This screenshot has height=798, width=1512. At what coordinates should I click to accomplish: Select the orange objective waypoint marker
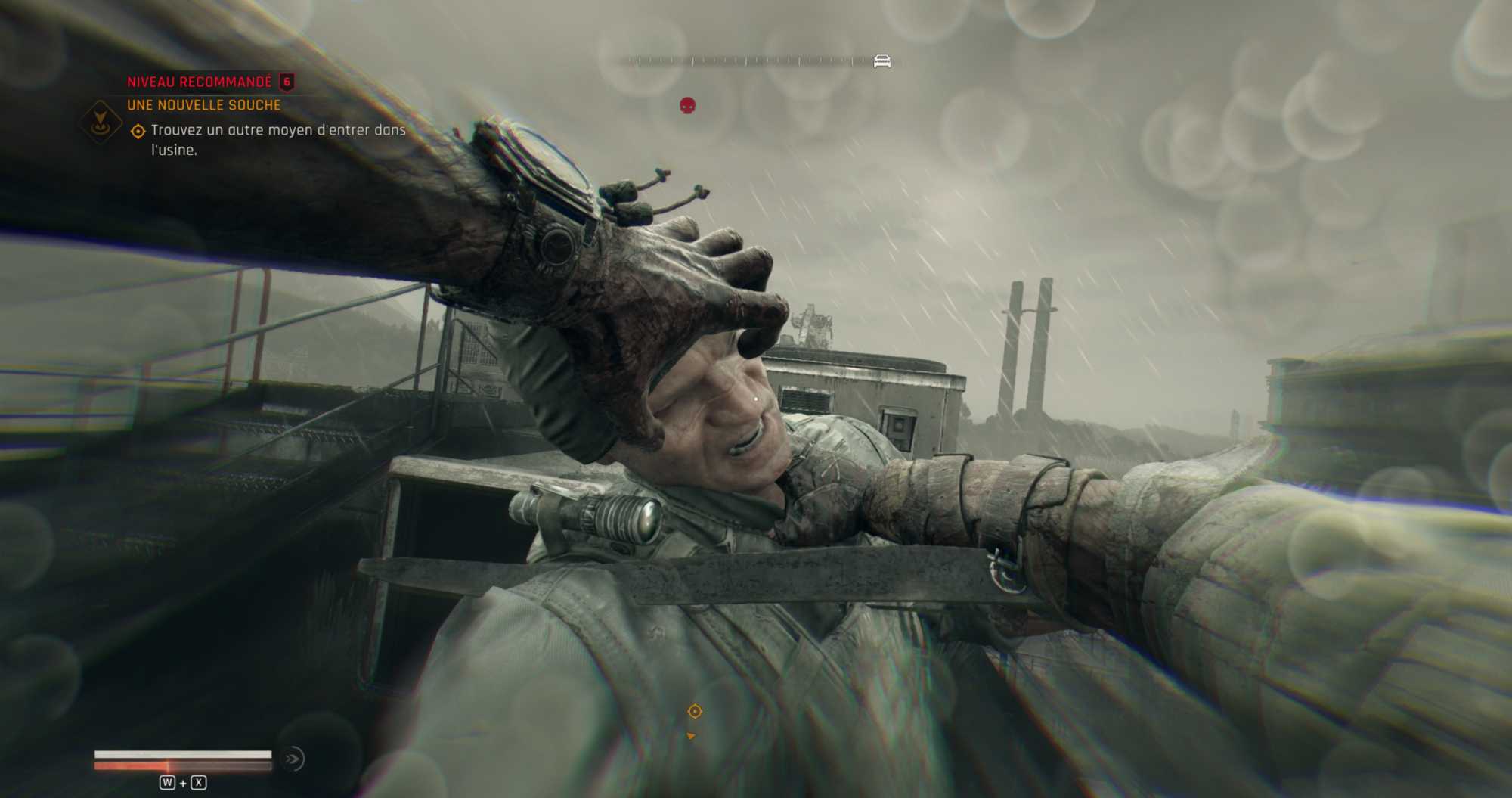[x=695, y=711]
